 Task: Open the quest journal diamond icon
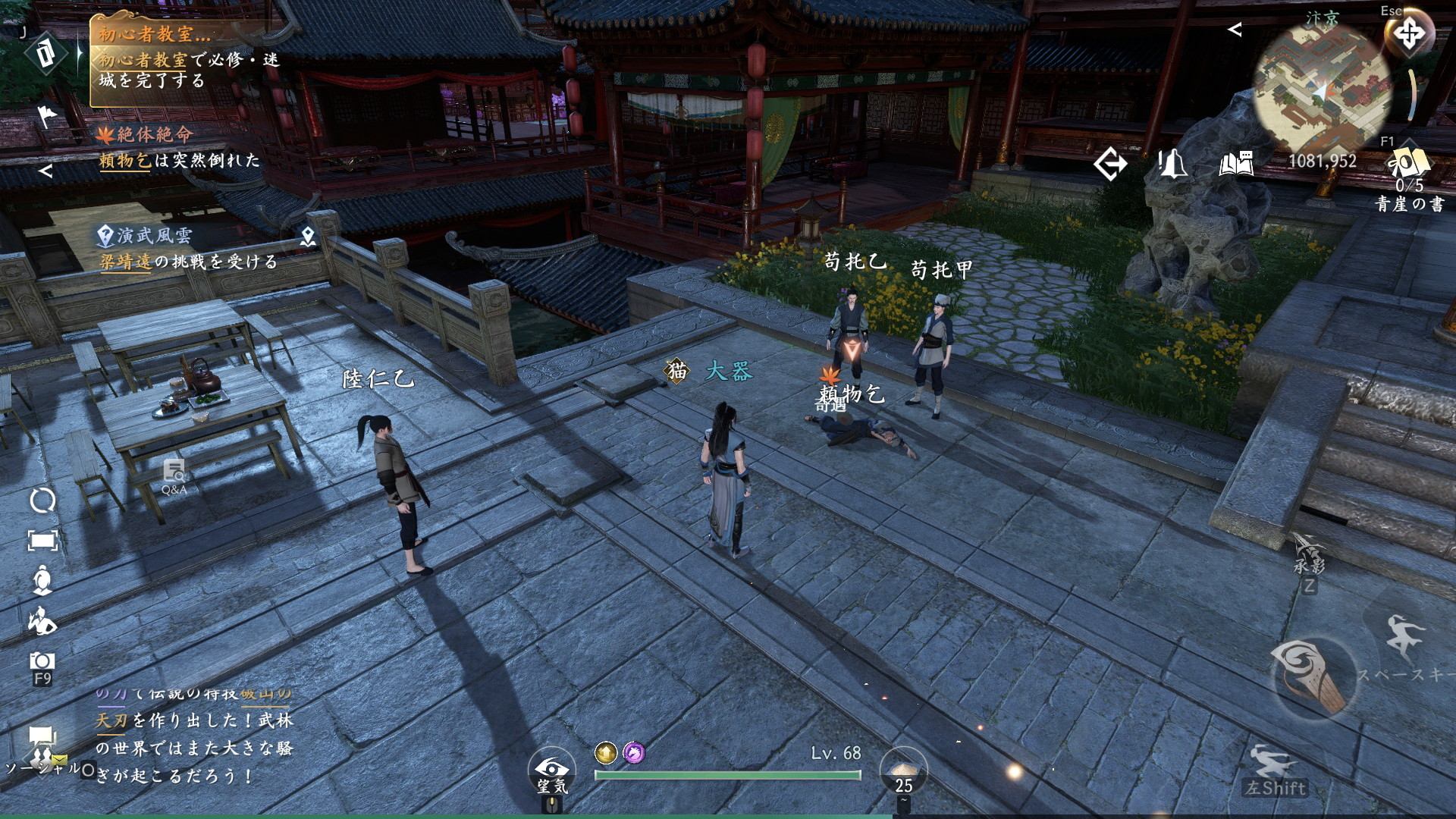click(x=44, y=55)
